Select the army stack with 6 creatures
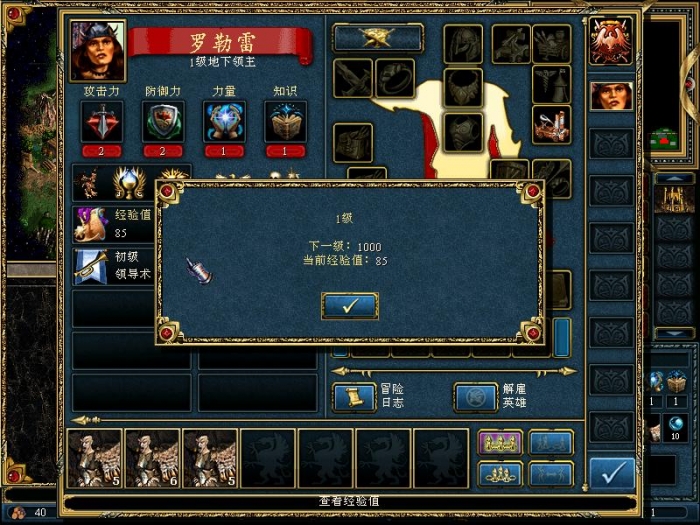Screen dimensions: 700x525 coord(152,458)
